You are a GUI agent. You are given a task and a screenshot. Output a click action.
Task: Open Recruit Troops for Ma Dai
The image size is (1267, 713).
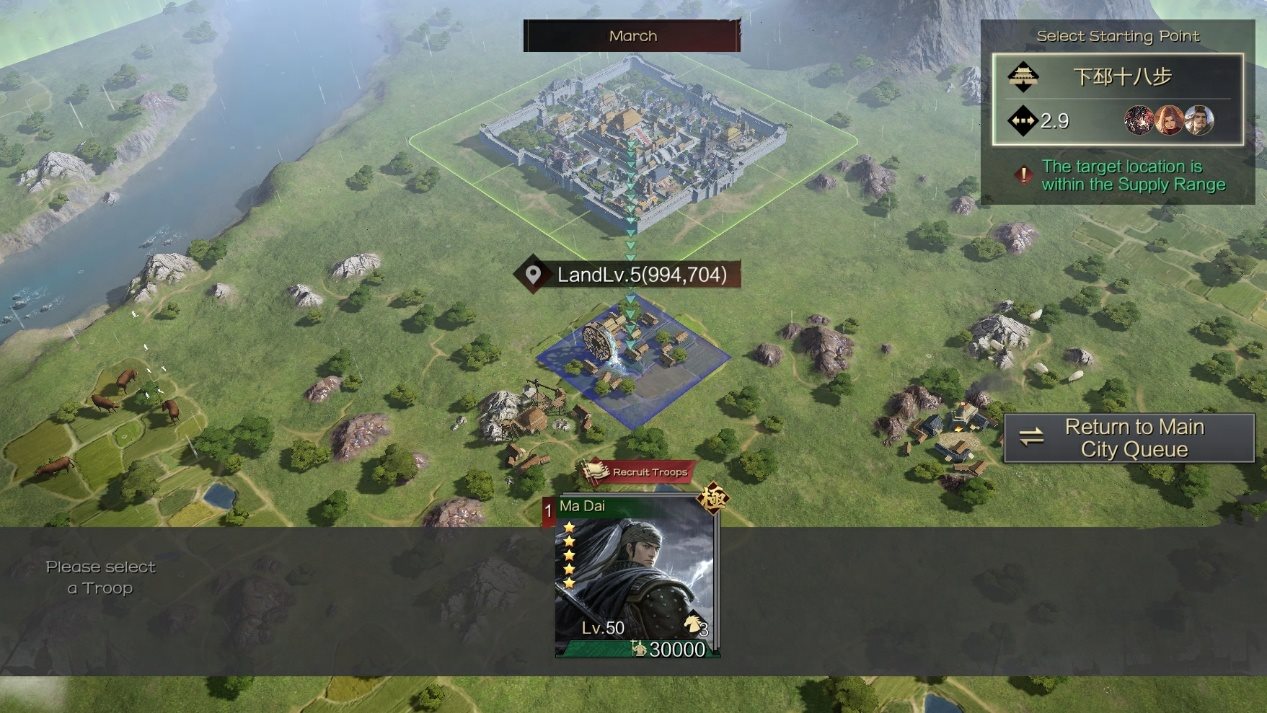point(638,472)
